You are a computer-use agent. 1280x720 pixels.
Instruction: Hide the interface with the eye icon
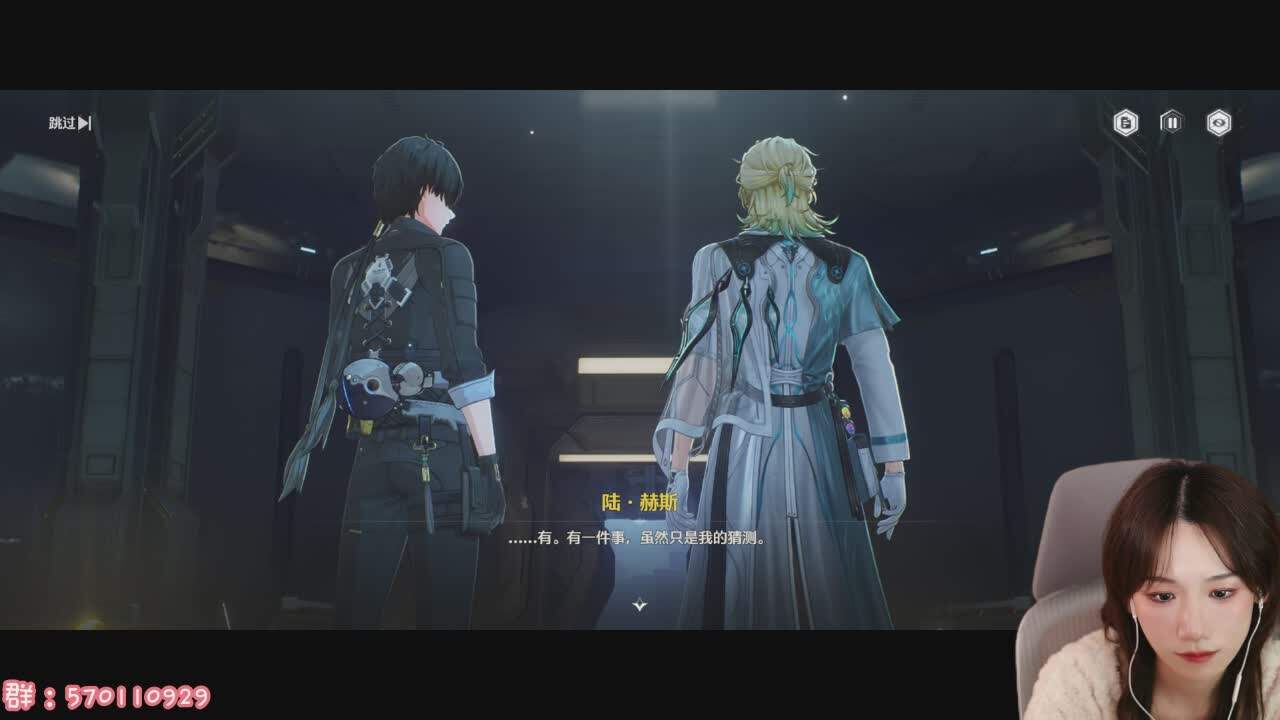click(1218, 123)
